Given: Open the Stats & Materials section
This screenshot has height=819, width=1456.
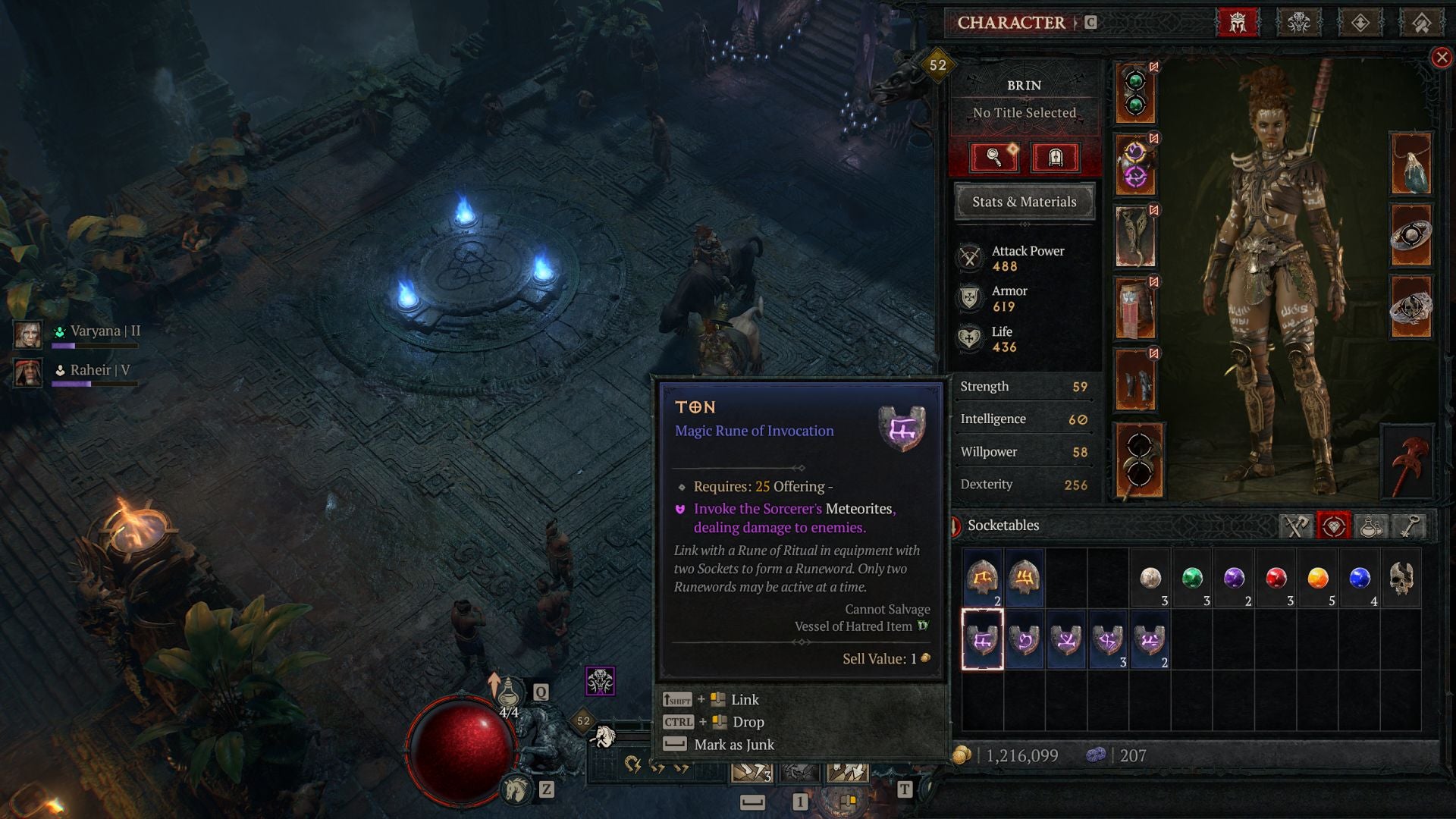Looking at the screenshot, I should click(1024, 202).
